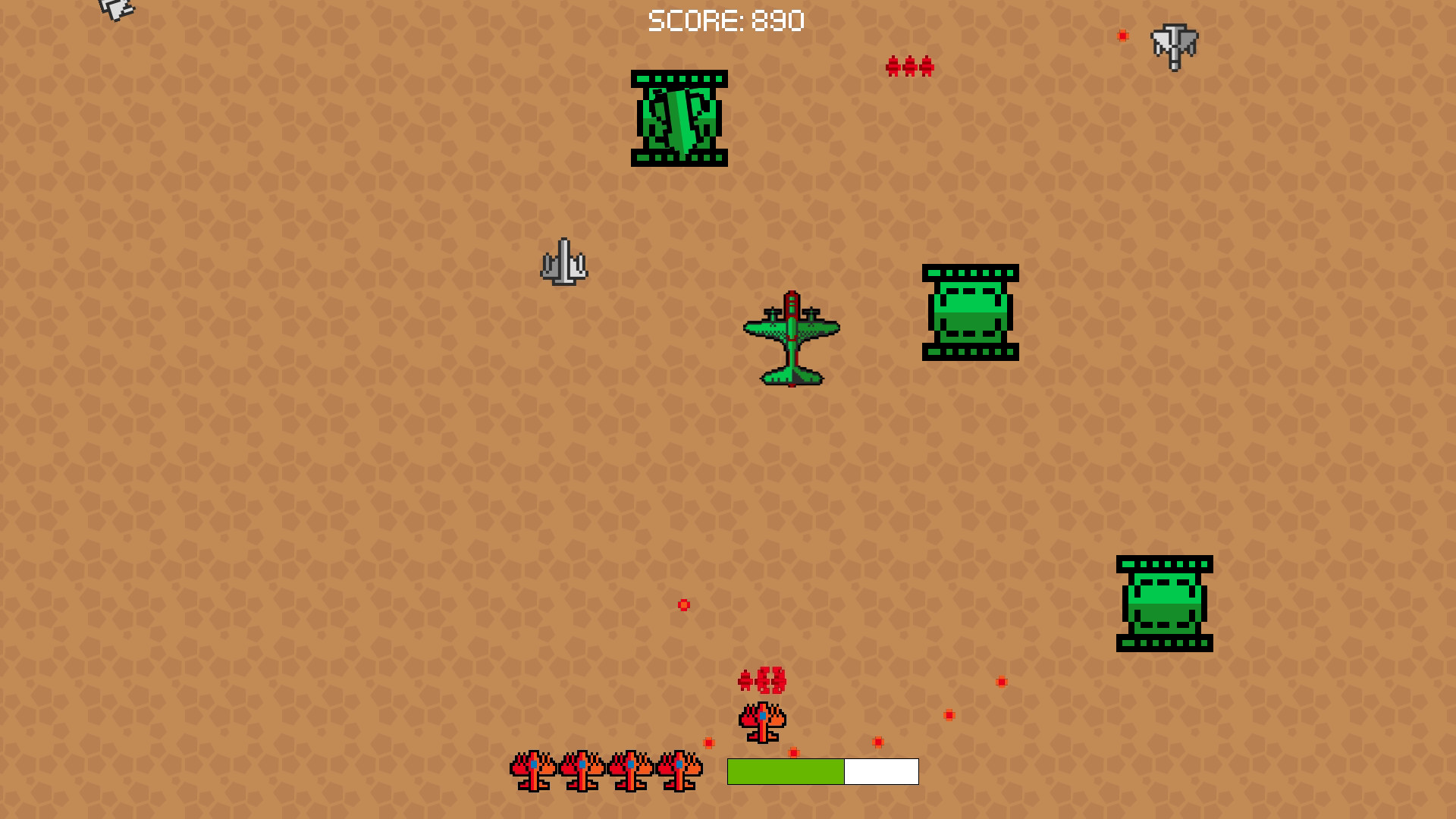1456x819 pixels.
Task: Select the damaged green tank near the top
Action: pos(679,118)
